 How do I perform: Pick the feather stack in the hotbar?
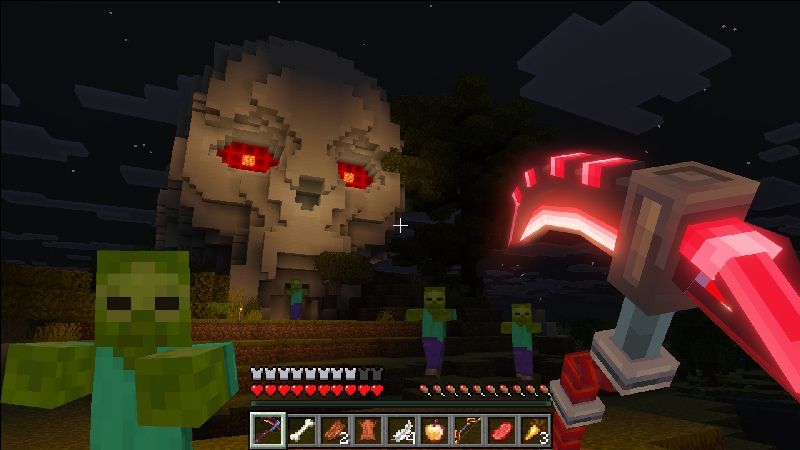pyautogui.click(x=401, y=430)
